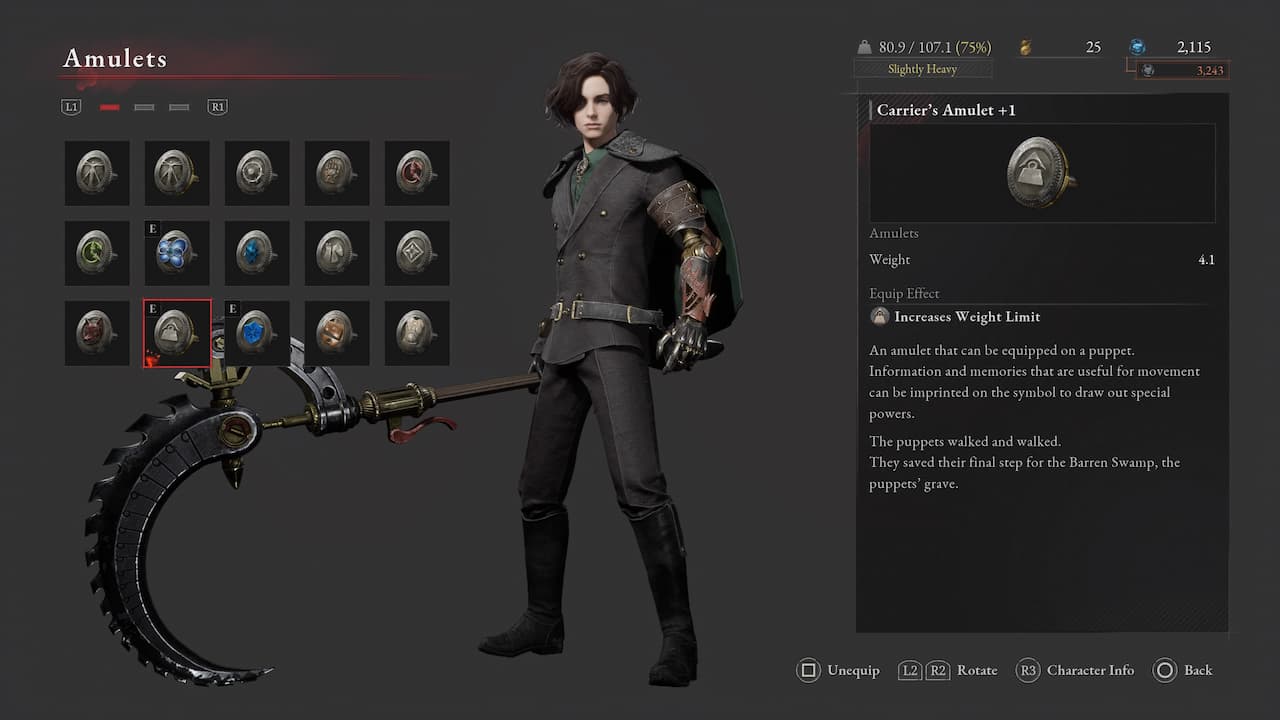Screen dimensions: 1280x720
Task: Select the gold-rimmed human figure amulet
Action: click(x=177, y=173)
